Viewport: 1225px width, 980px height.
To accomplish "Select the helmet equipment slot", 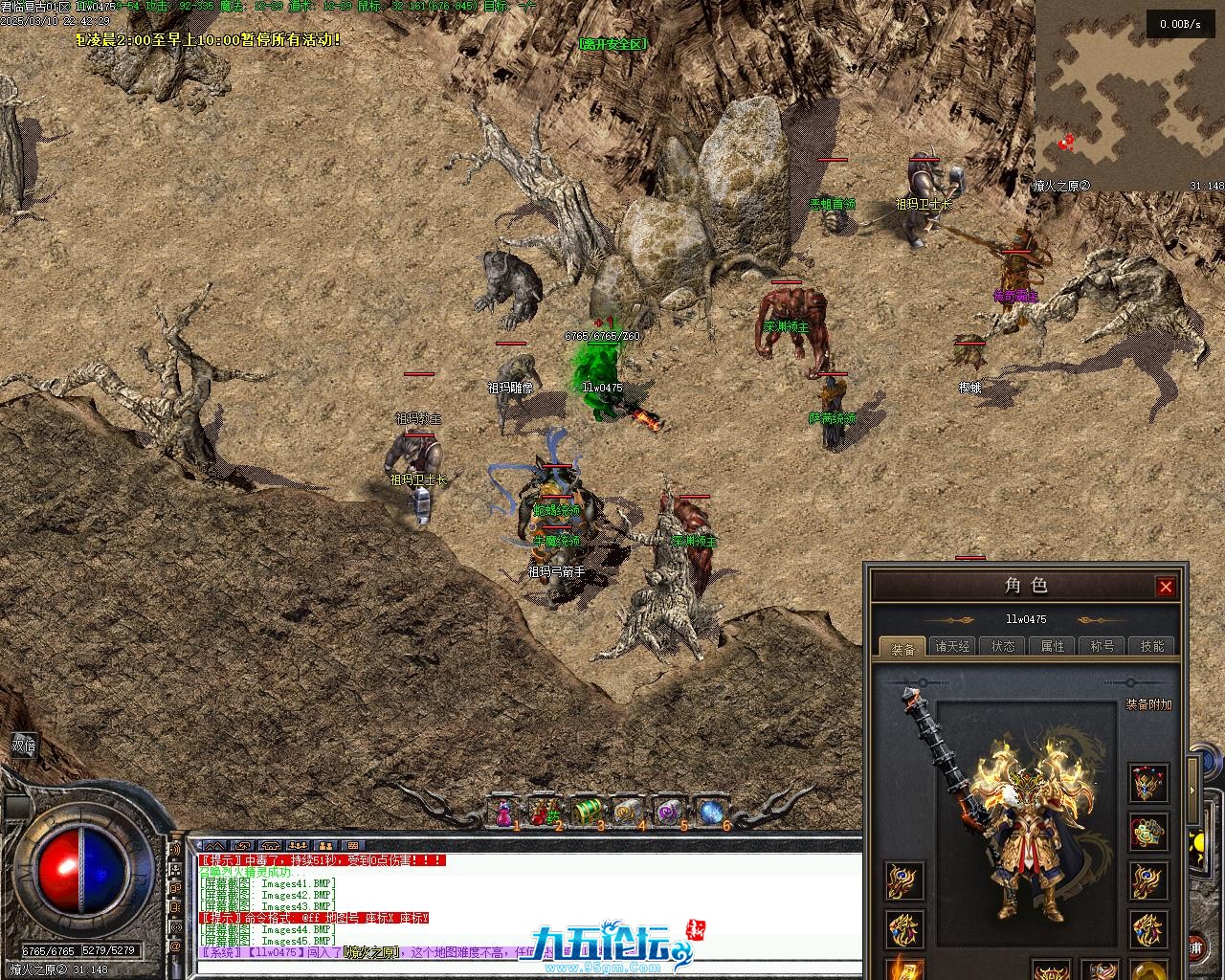I will coord(1147,784).
